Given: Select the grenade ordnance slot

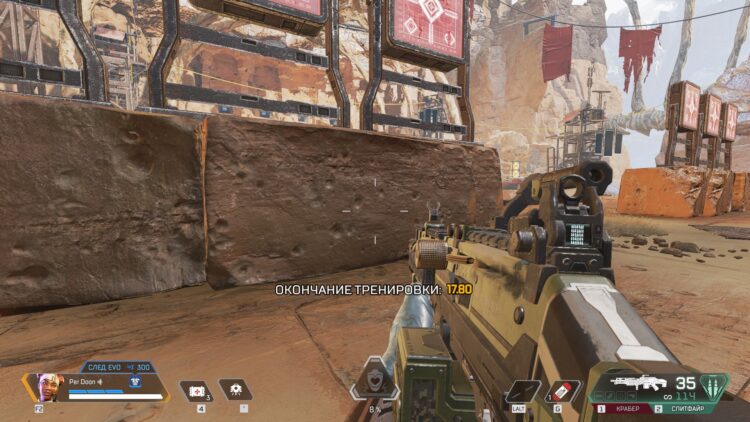Looking at the screenshot, I should 565,391.
